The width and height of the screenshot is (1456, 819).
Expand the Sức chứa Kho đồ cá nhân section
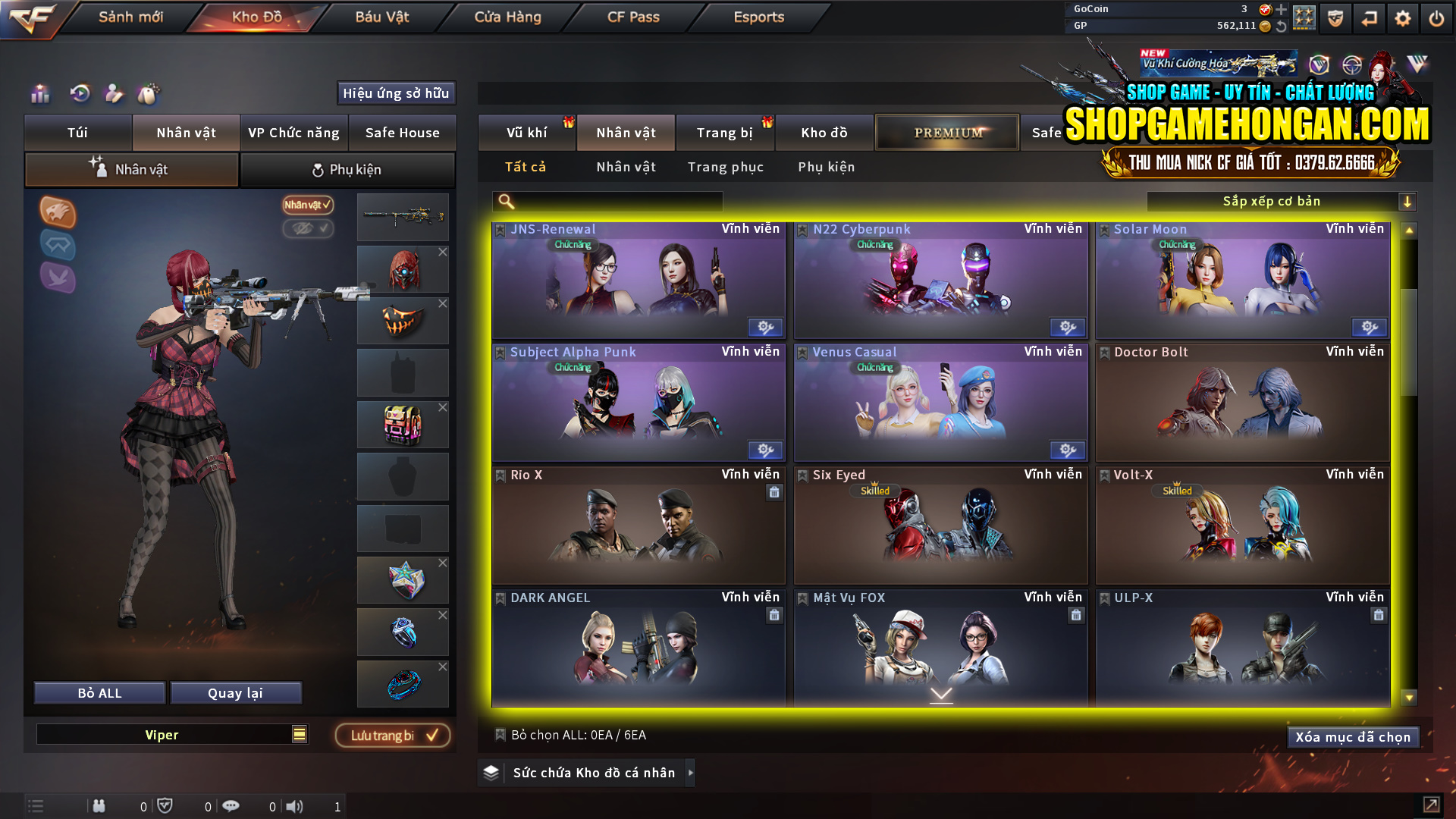[691, 773]
